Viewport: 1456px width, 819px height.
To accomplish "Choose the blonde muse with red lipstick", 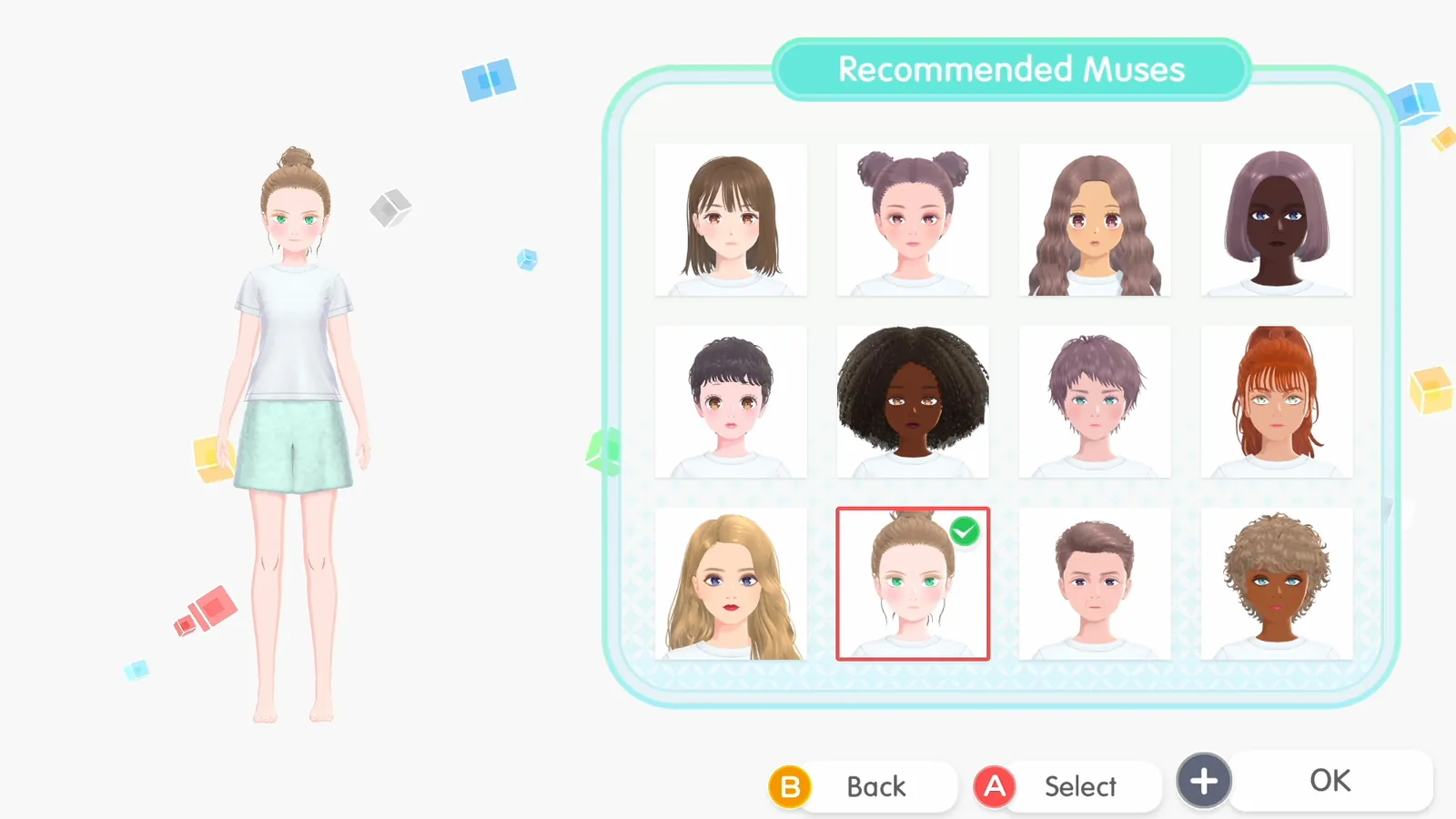I will (x=730, y=583).
